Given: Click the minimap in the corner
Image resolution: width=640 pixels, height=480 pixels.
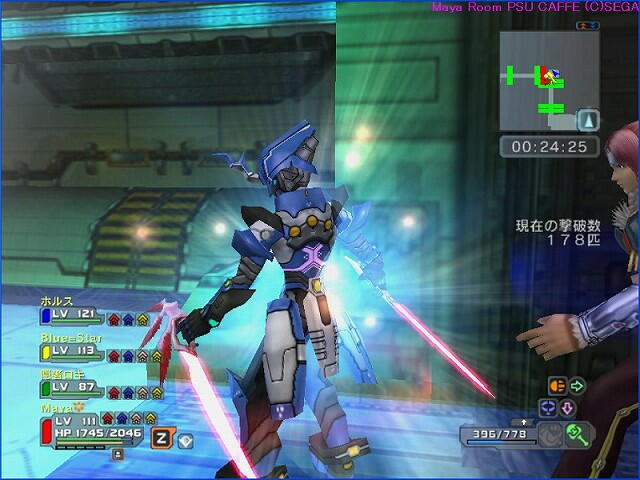Looking at the screenshot, I should click(x=549, y=81).
